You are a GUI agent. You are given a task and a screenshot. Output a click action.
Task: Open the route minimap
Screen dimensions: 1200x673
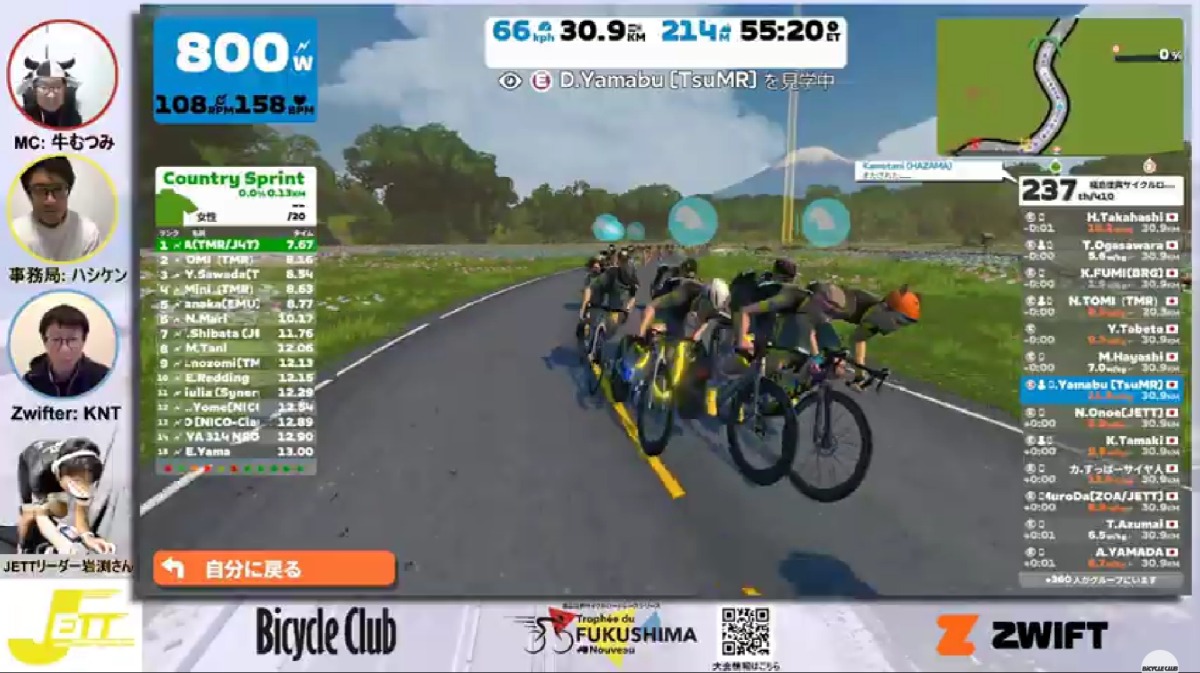(1059, 86)
